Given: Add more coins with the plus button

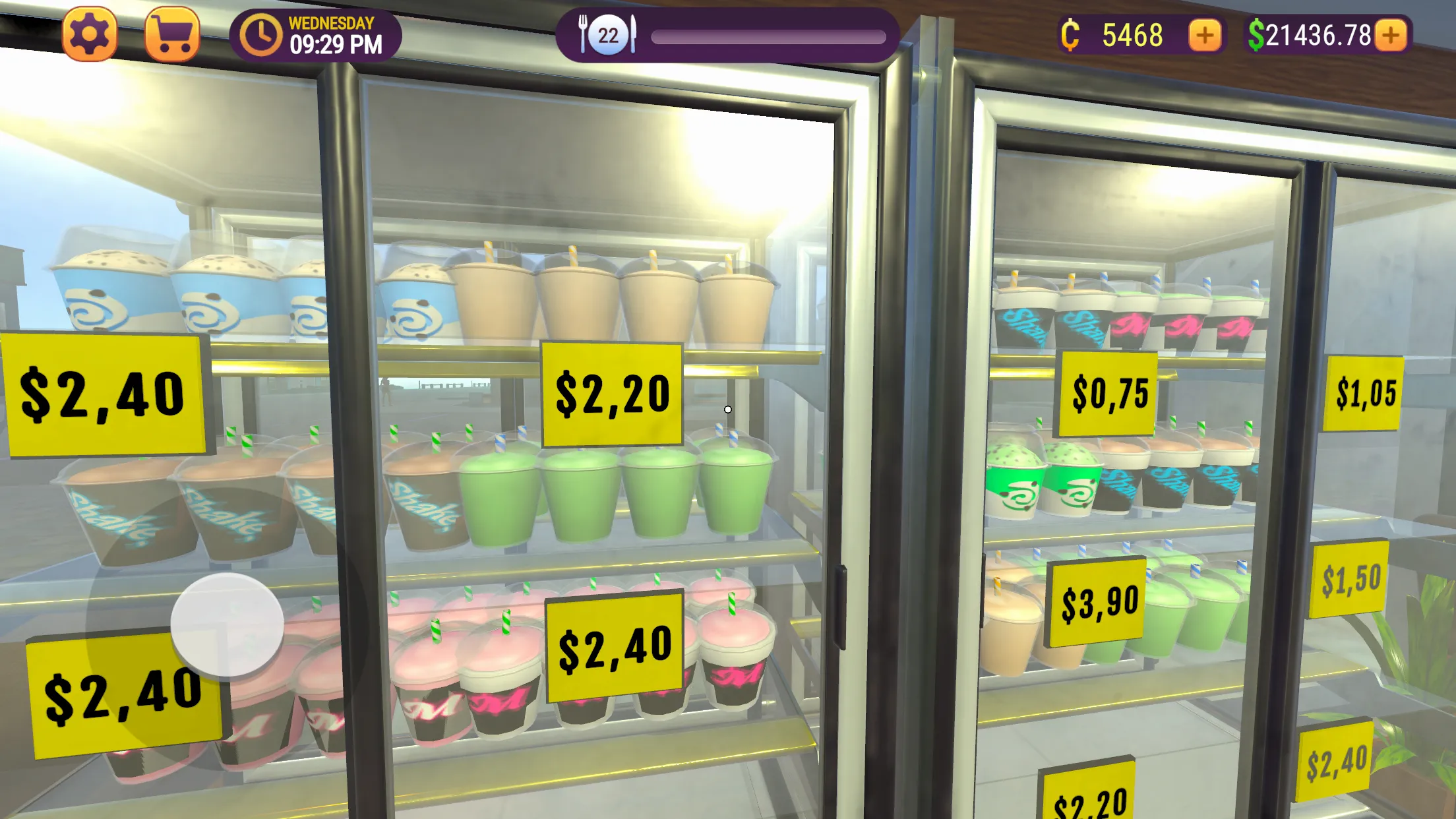Looking at the screenshot, I should point(1204,36).
